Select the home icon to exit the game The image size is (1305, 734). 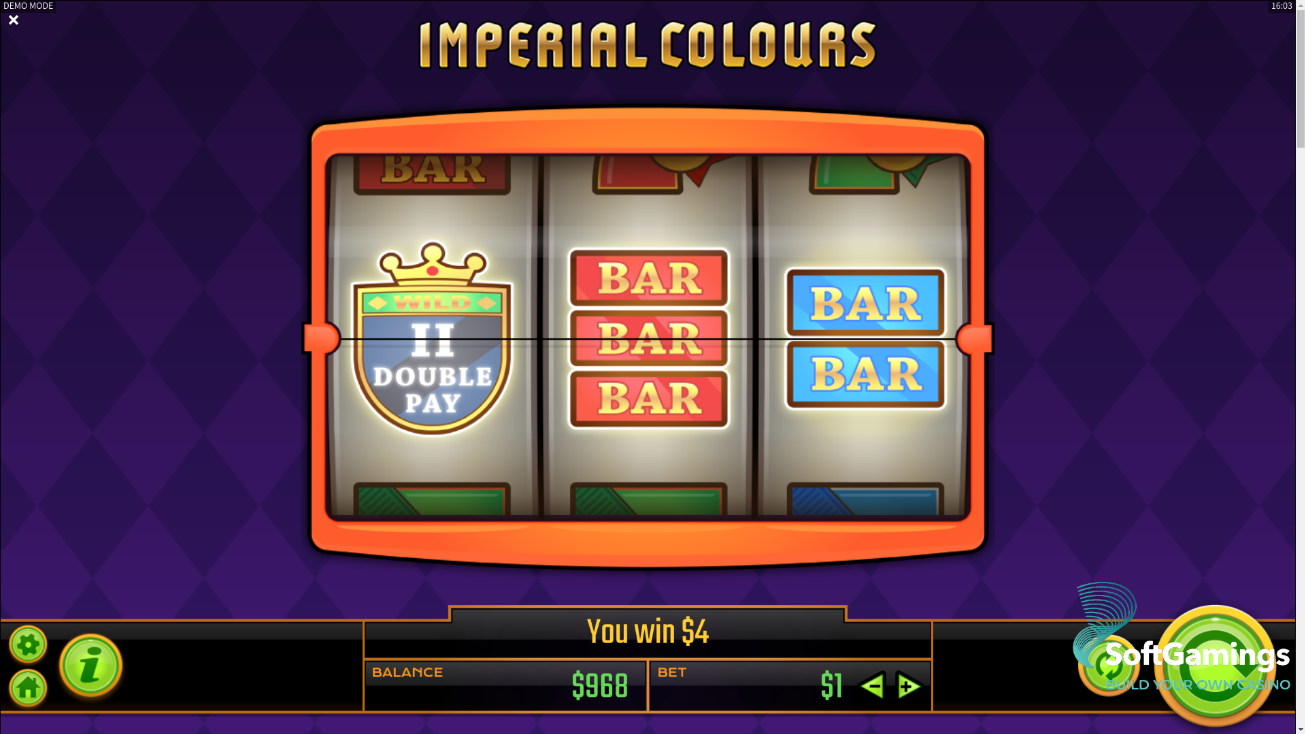point(27,690)
